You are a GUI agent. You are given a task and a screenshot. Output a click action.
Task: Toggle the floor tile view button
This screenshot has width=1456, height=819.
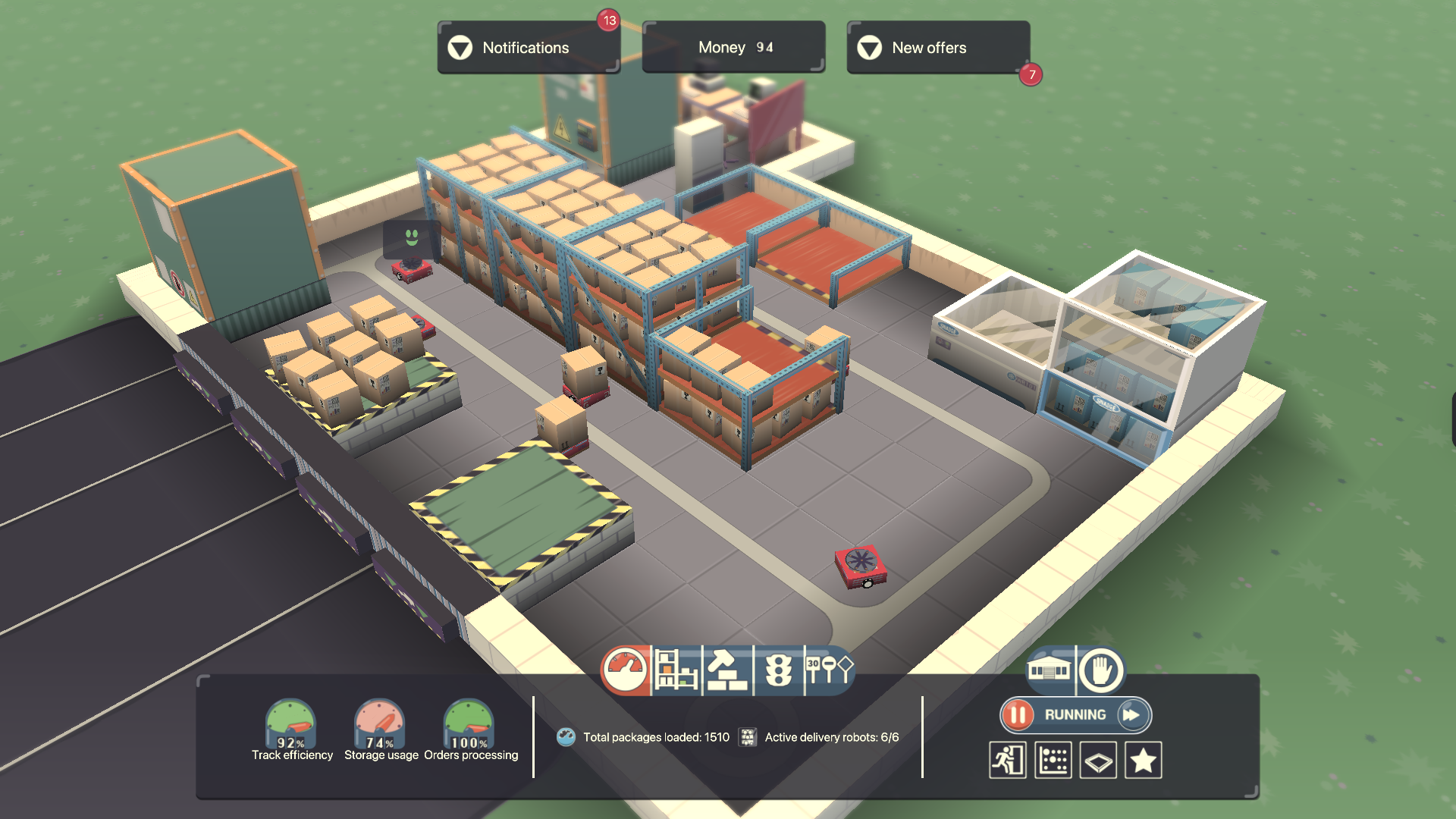1098,760
